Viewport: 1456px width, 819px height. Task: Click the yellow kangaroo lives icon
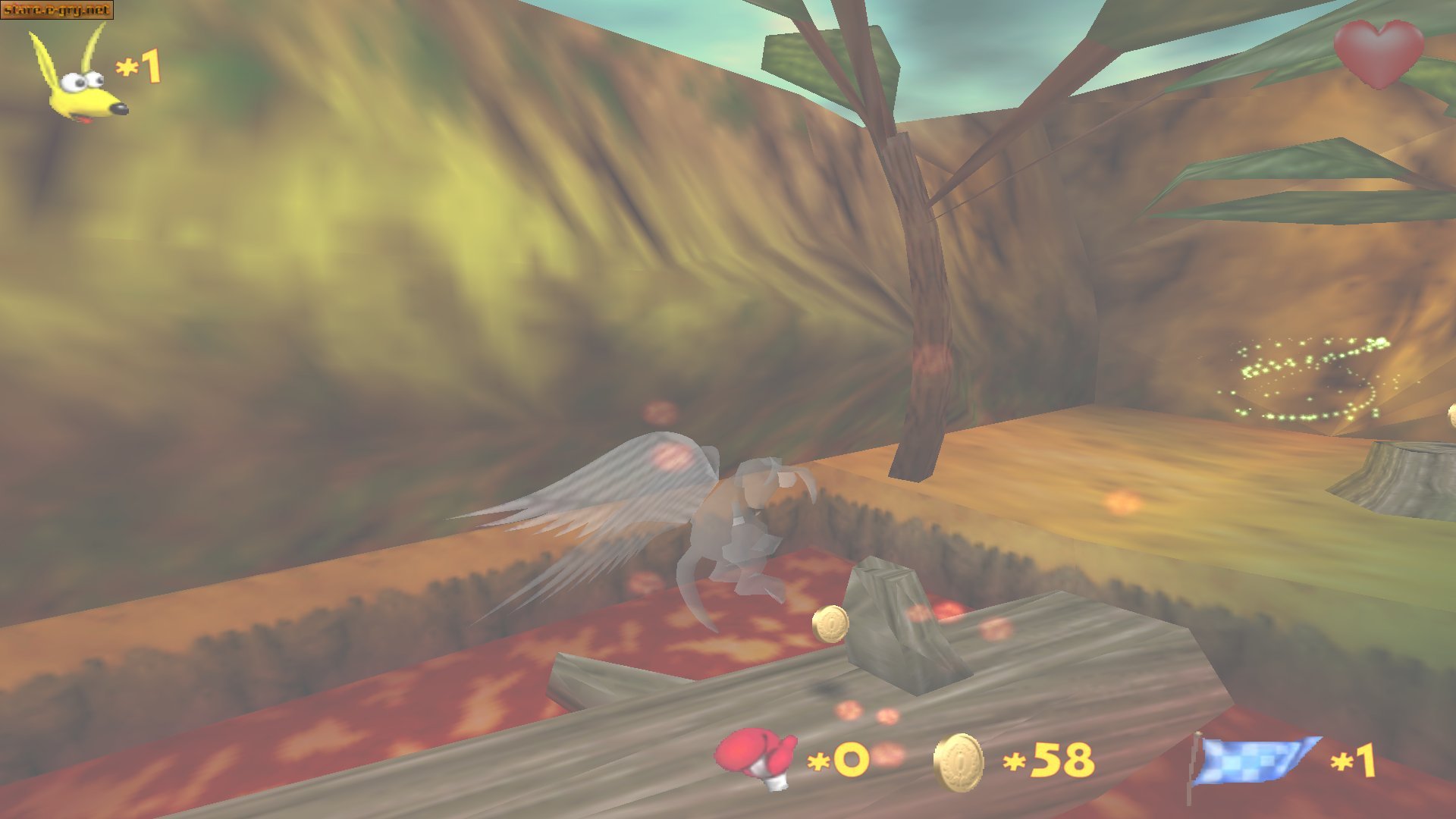click(79, 76)
